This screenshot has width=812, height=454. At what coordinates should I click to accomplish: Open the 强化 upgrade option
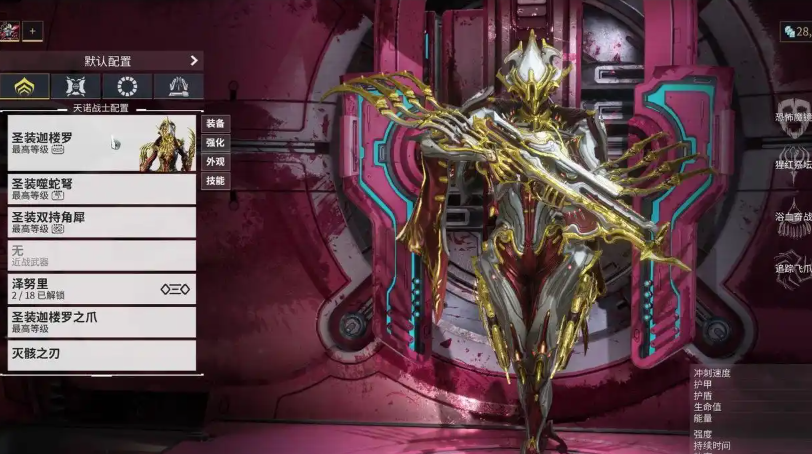215,142
